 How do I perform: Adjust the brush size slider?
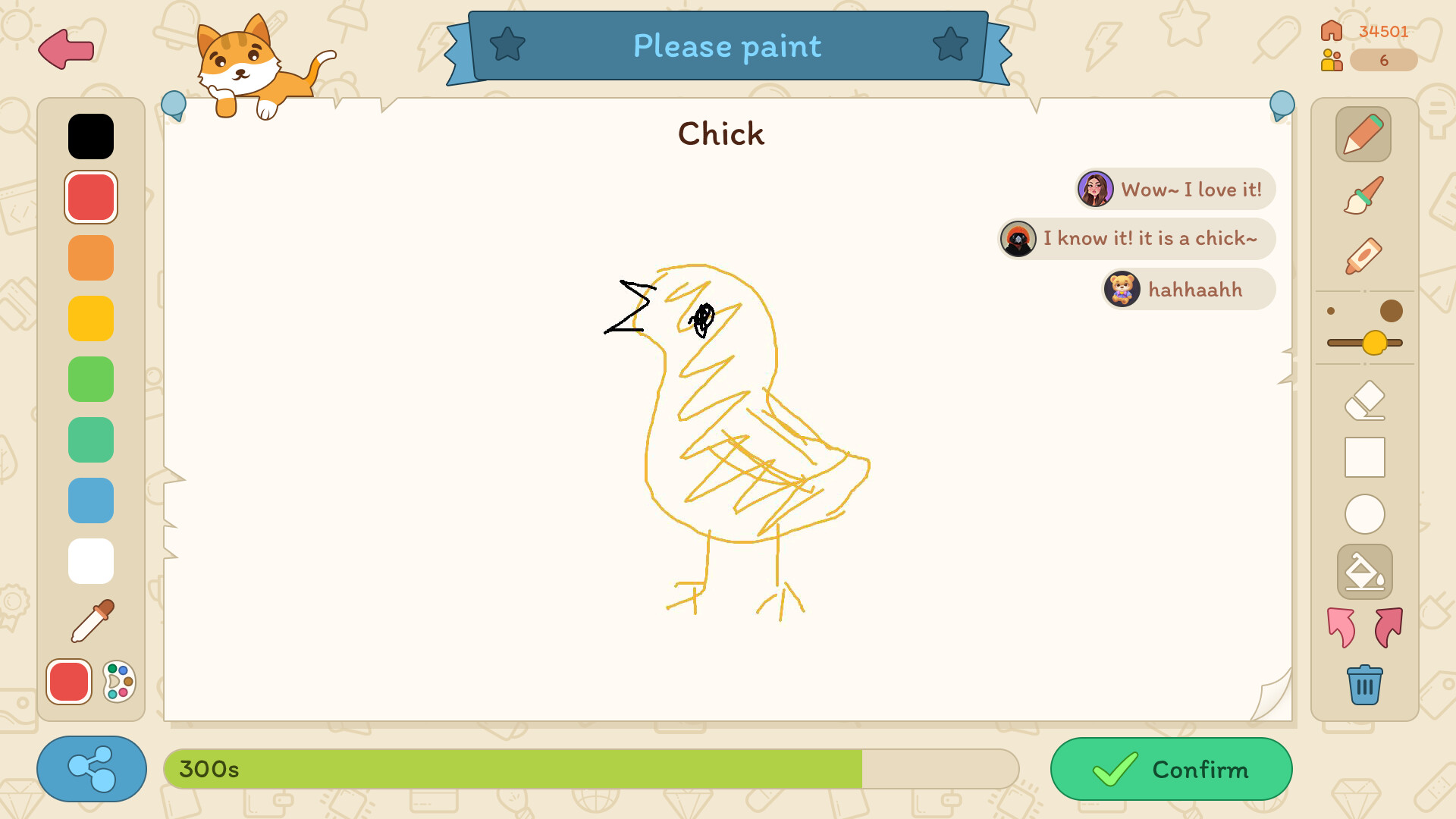click(1374, 343)
